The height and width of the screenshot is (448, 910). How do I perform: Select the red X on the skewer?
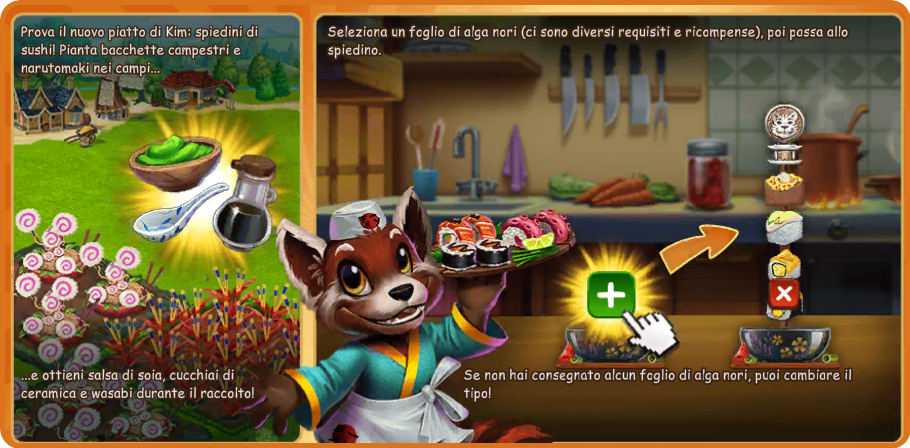point(784,294)
